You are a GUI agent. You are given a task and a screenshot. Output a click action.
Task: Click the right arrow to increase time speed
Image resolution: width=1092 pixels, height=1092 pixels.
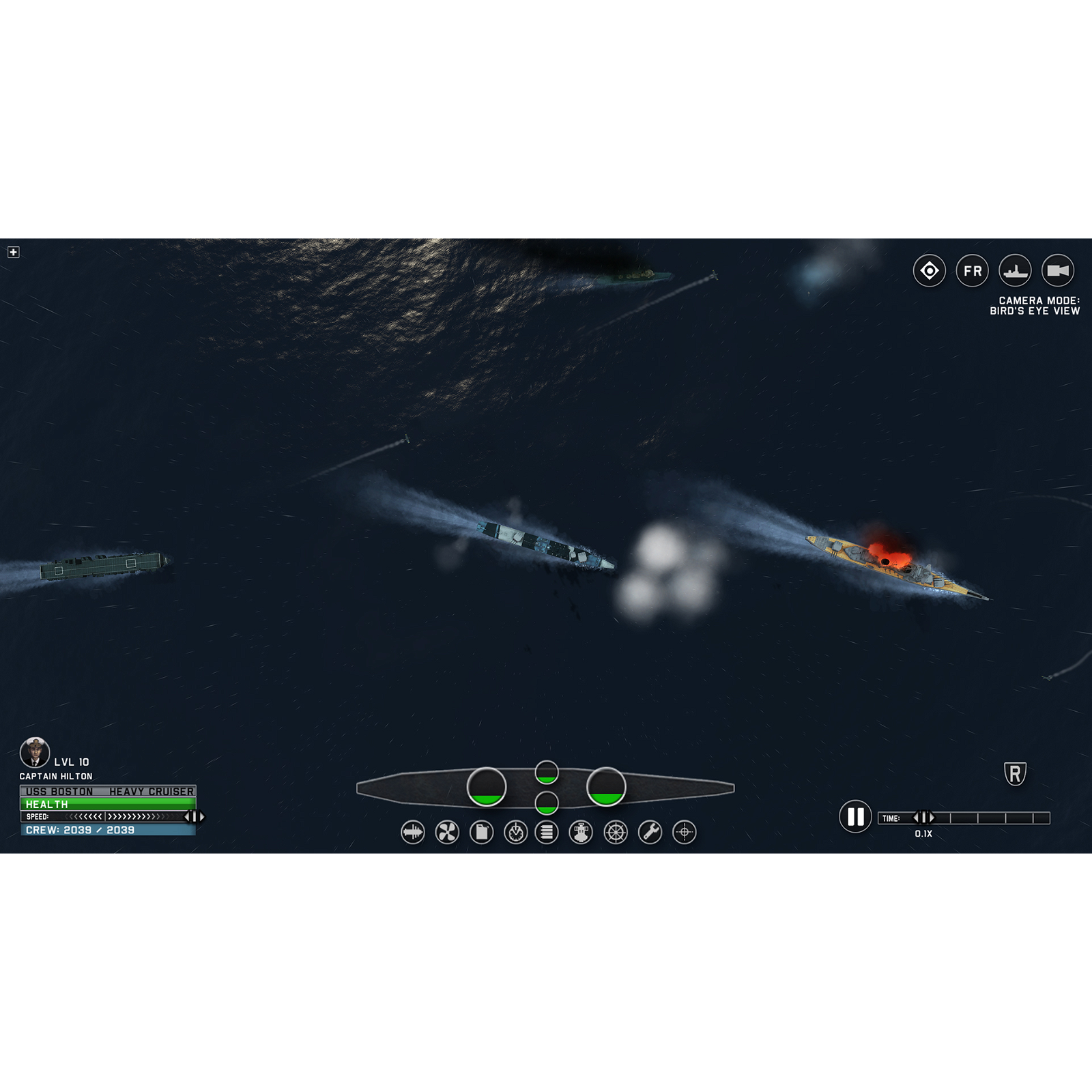932,816
